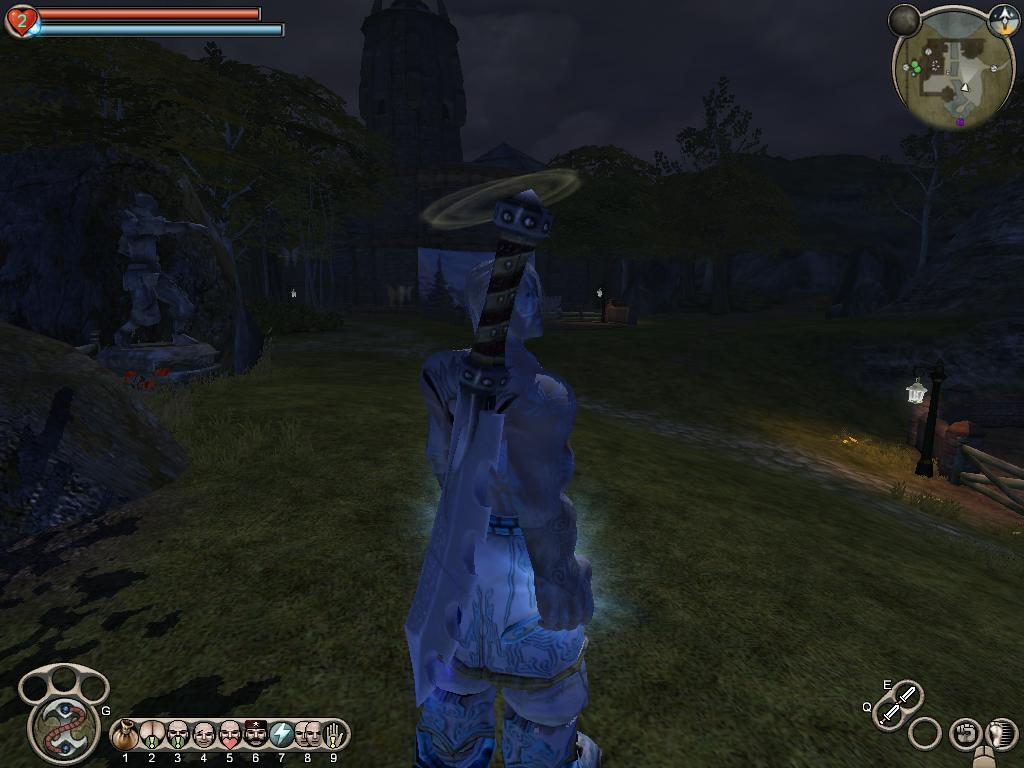
Task: Toggle the footprint sneak icon
Action: [x=999, y=733]
